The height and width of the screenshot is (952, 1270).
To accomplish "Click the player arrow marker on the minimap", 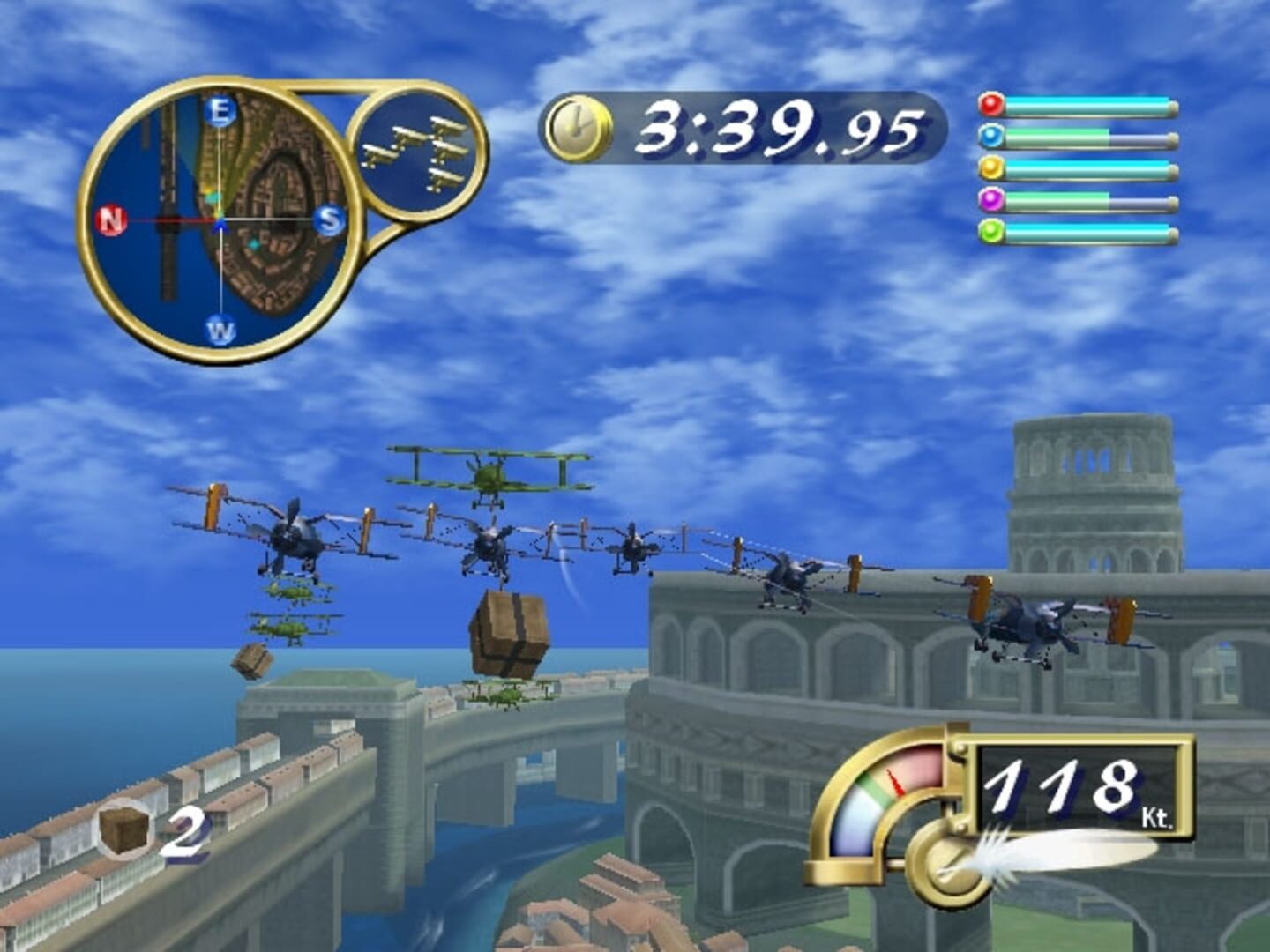I will click(x=218, y=223).
